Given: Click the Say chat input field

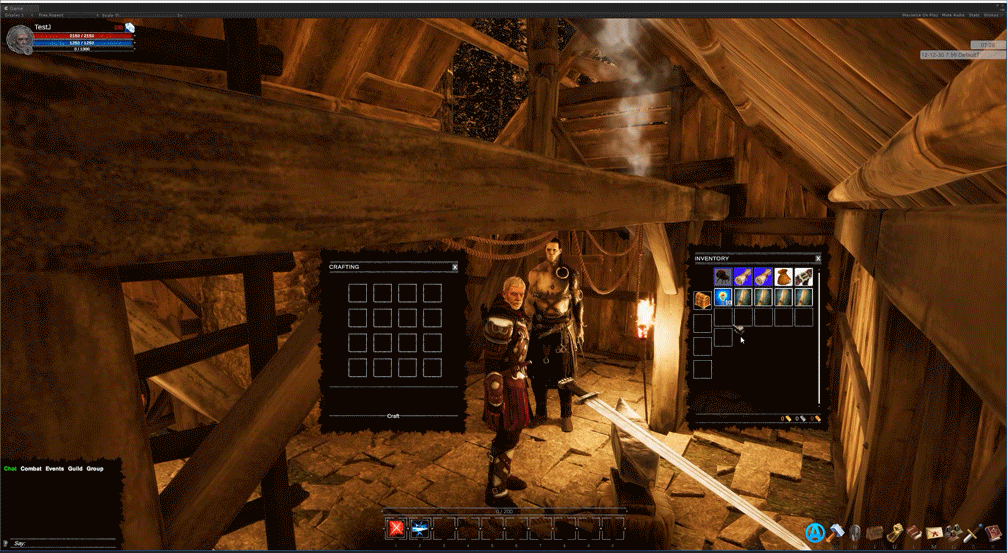Looking at the screenshot, I should pos(60,543).
